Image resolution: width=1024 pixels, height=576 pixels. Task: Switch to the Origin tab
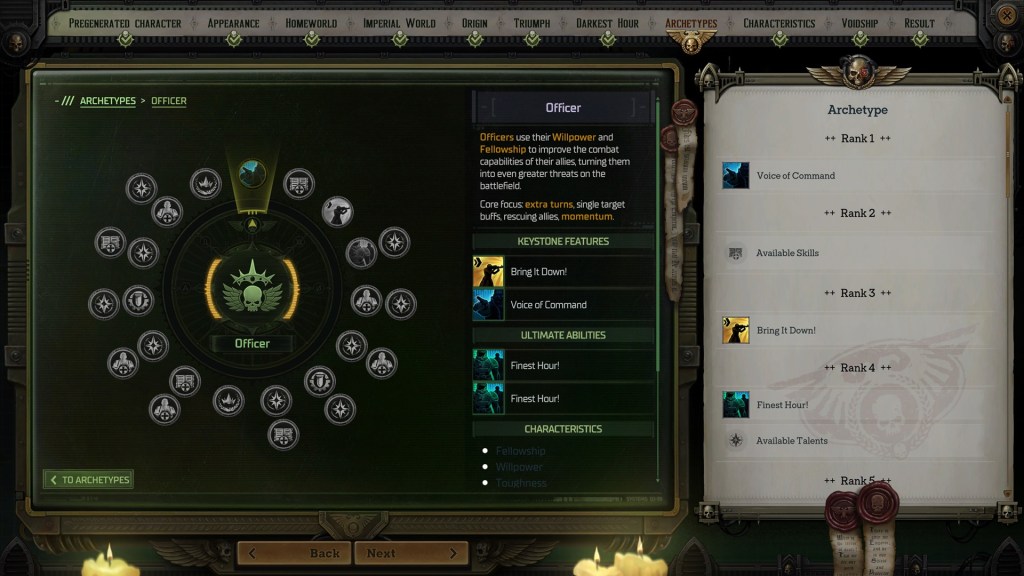tap(474, 23)
